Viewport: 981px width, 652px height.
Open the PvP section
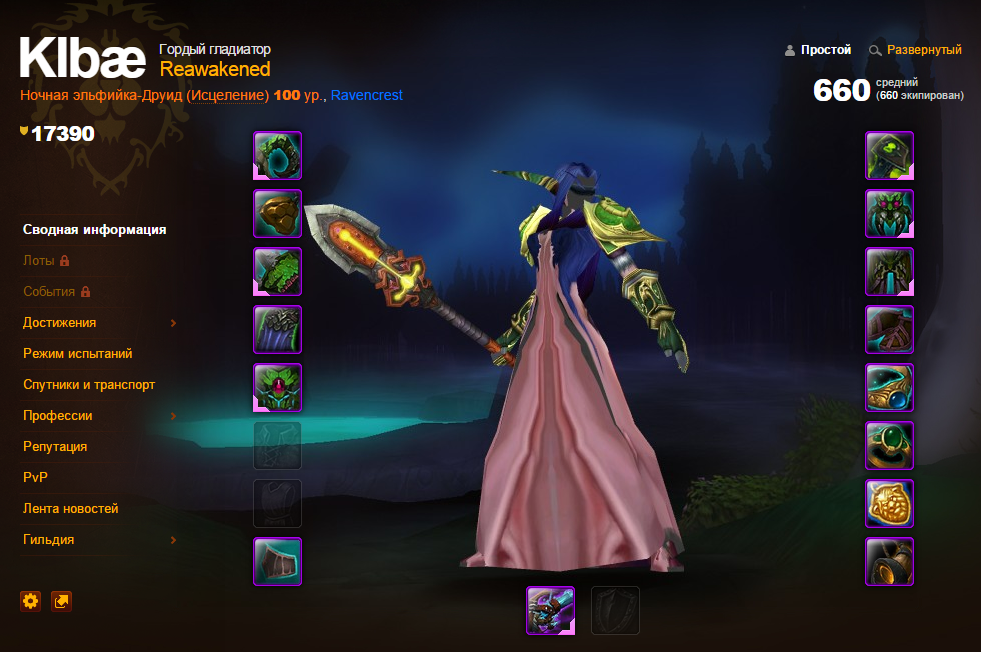pos(36,478)
